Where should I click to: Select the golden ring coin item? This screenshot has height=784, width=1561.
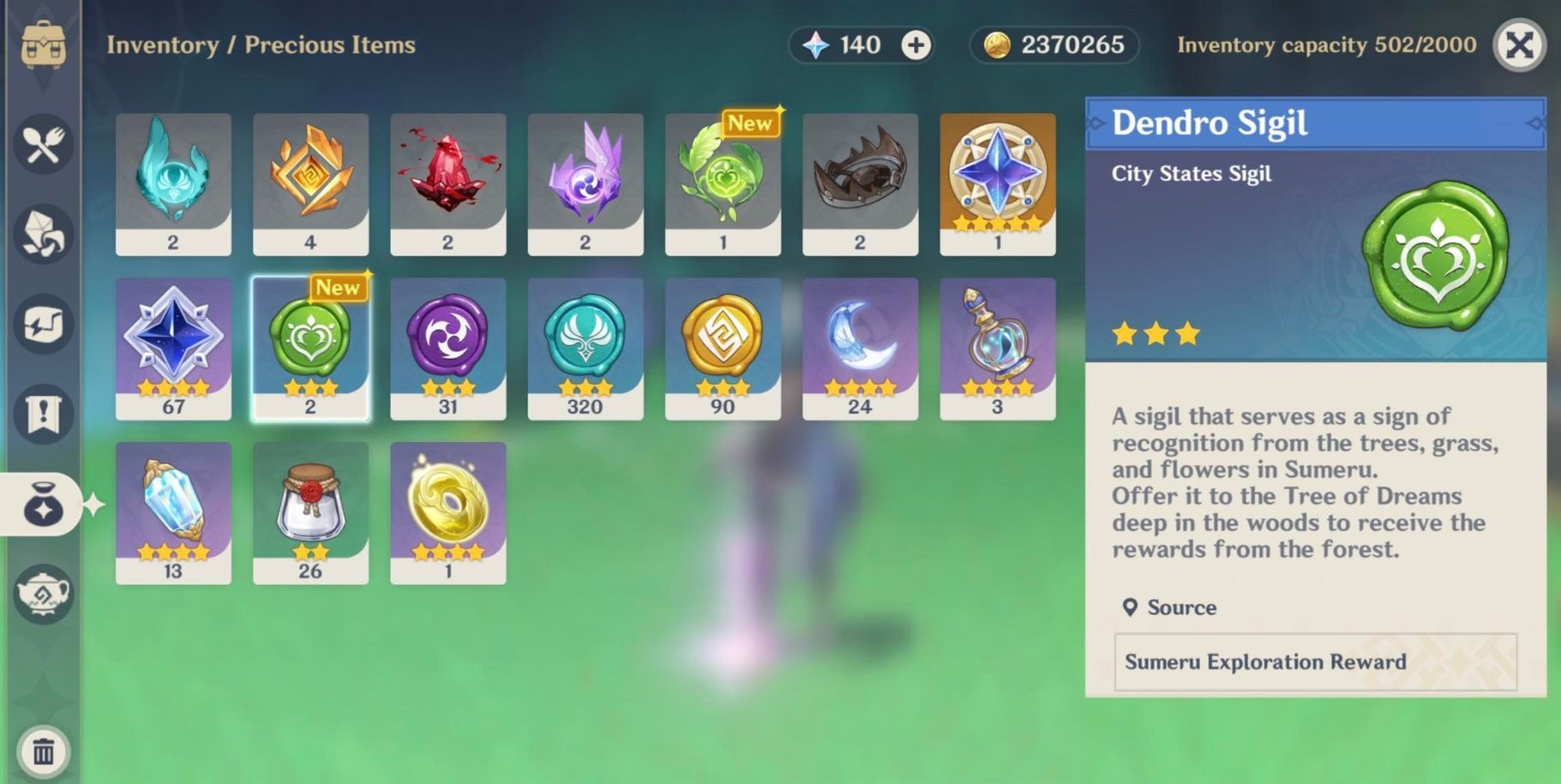click(447, 512)
